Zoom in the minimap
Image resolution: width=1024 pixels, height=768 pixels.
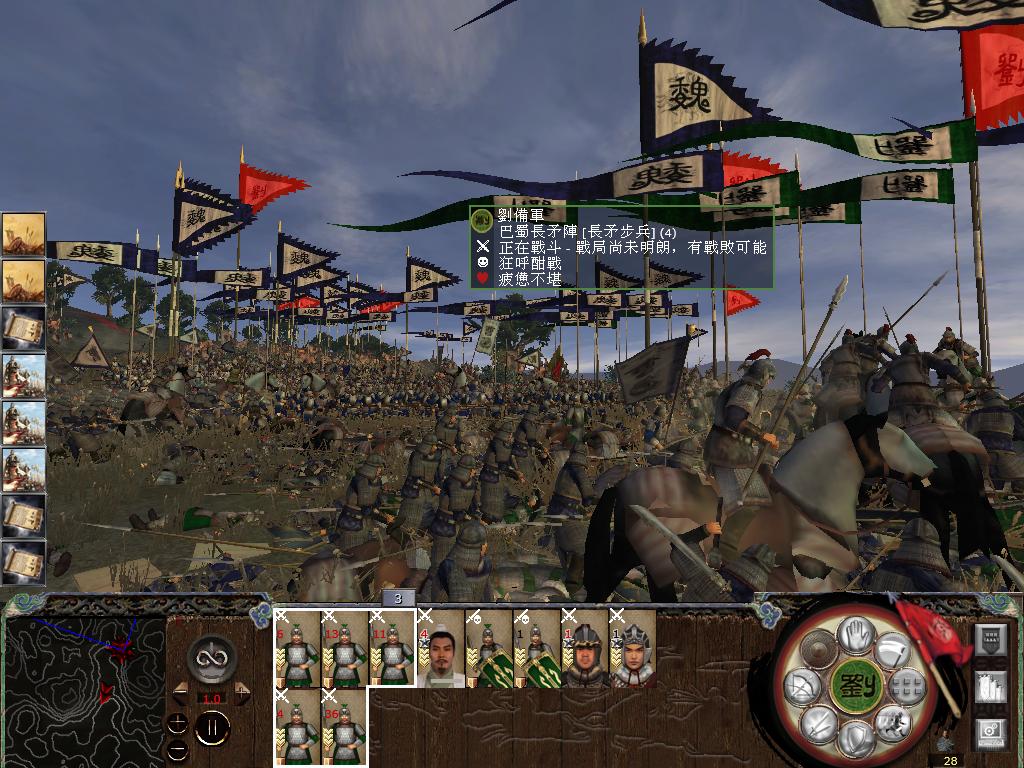coord(177,722)
